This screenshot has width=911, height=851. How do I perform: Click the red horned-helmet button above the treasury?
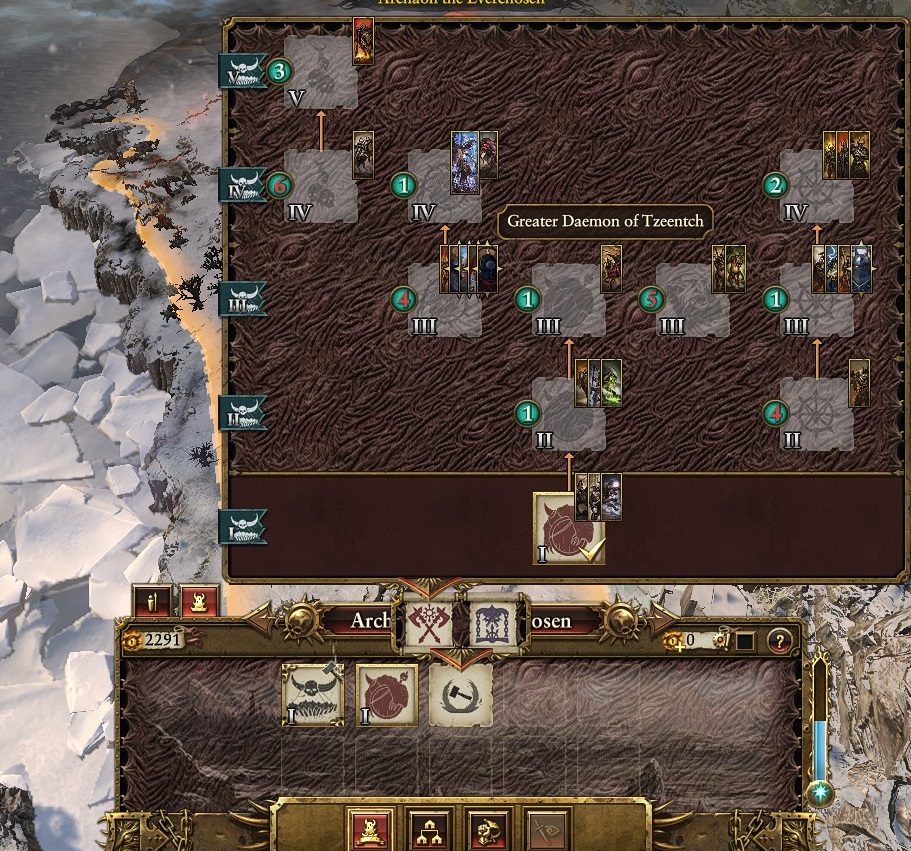[199, 602]
